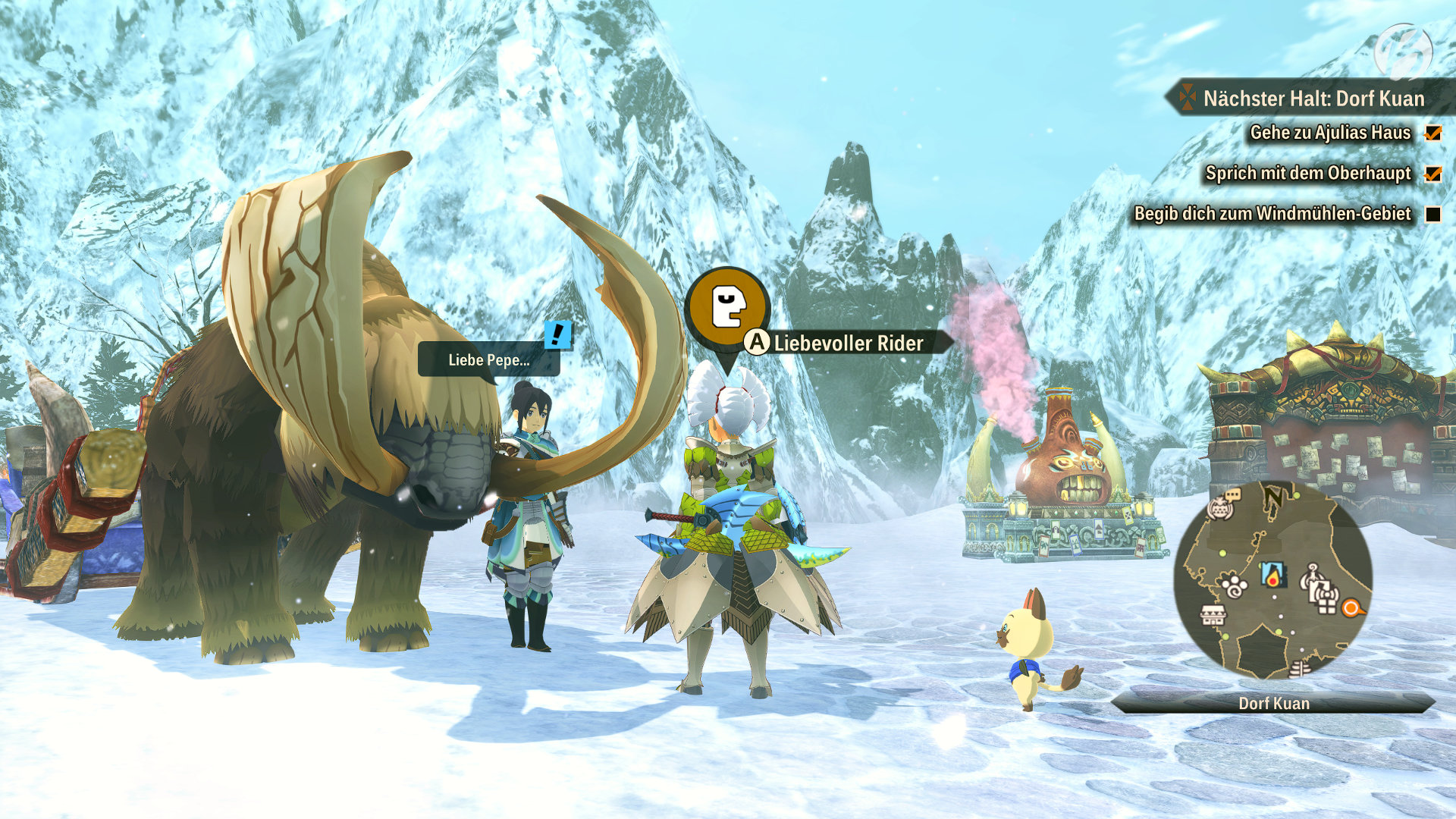The width and height of the screenshot is (1456, 819).
Task: Talk to Liebevoller Rider via the speech icon
Action: tap(727, 306)
